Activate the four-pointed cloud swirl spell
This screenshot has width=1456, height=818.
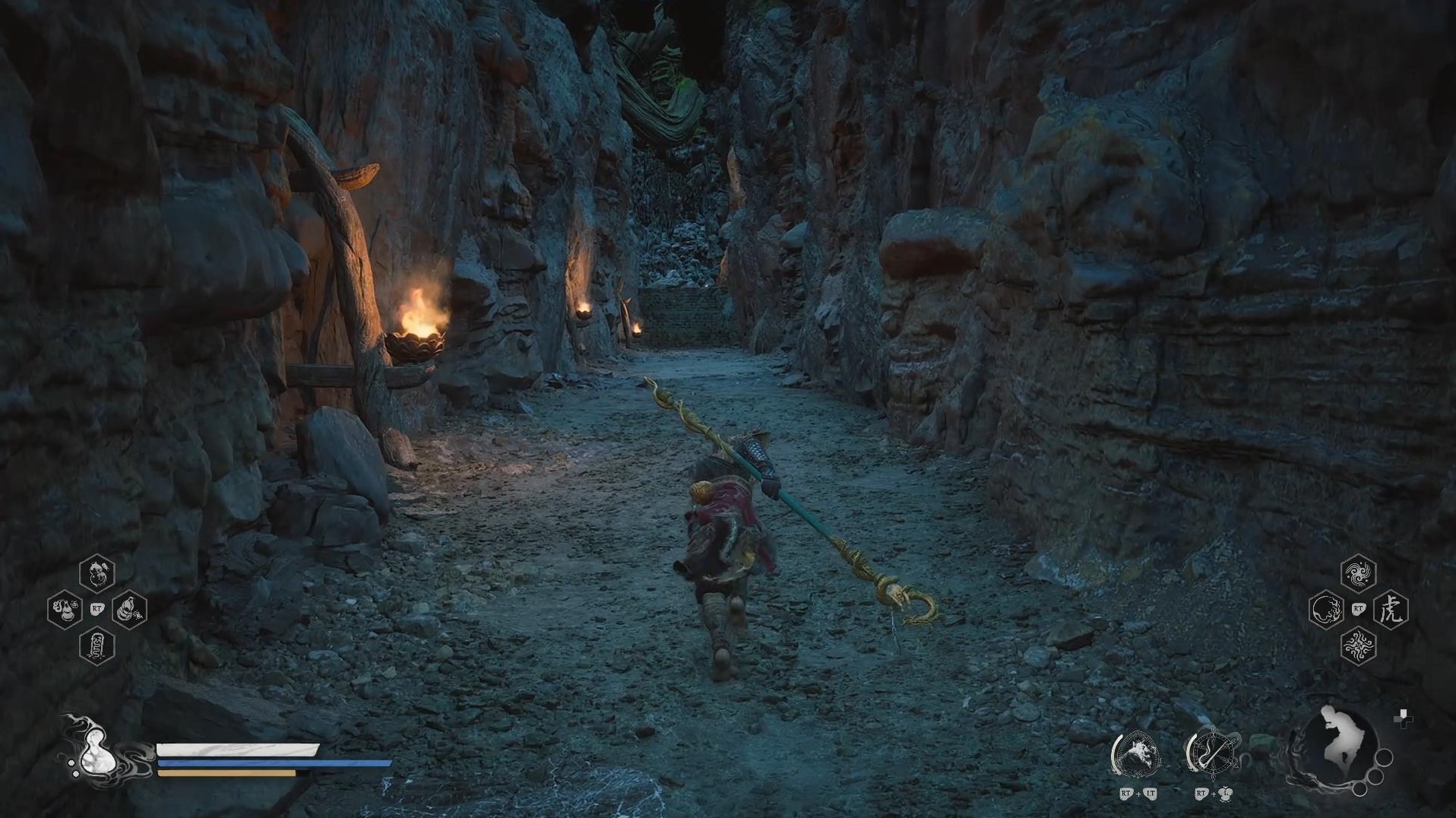point(1358,646)
